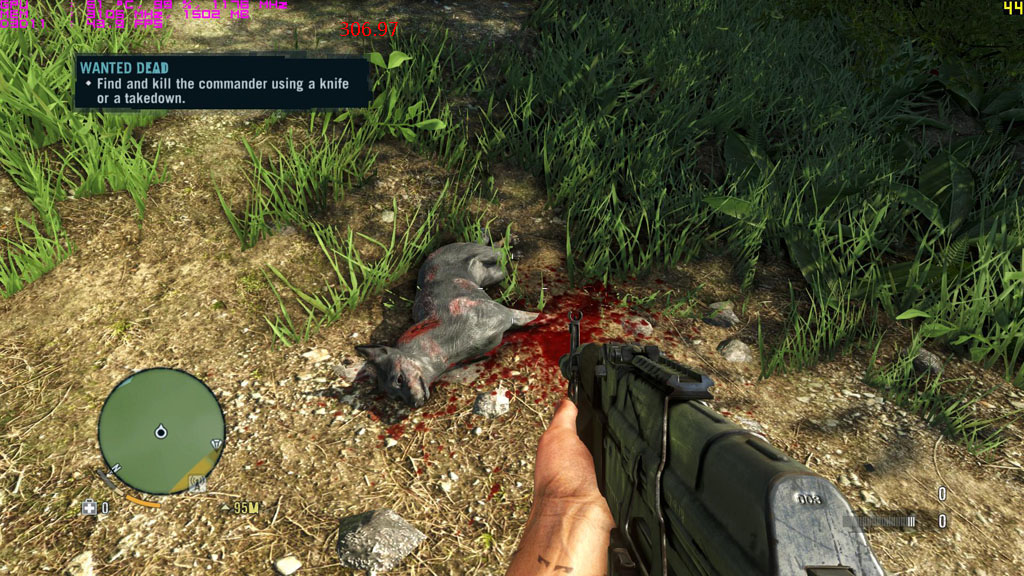Select the fan-shaped marker on minimap edge
1024x576 pixels.
[217, 444]
